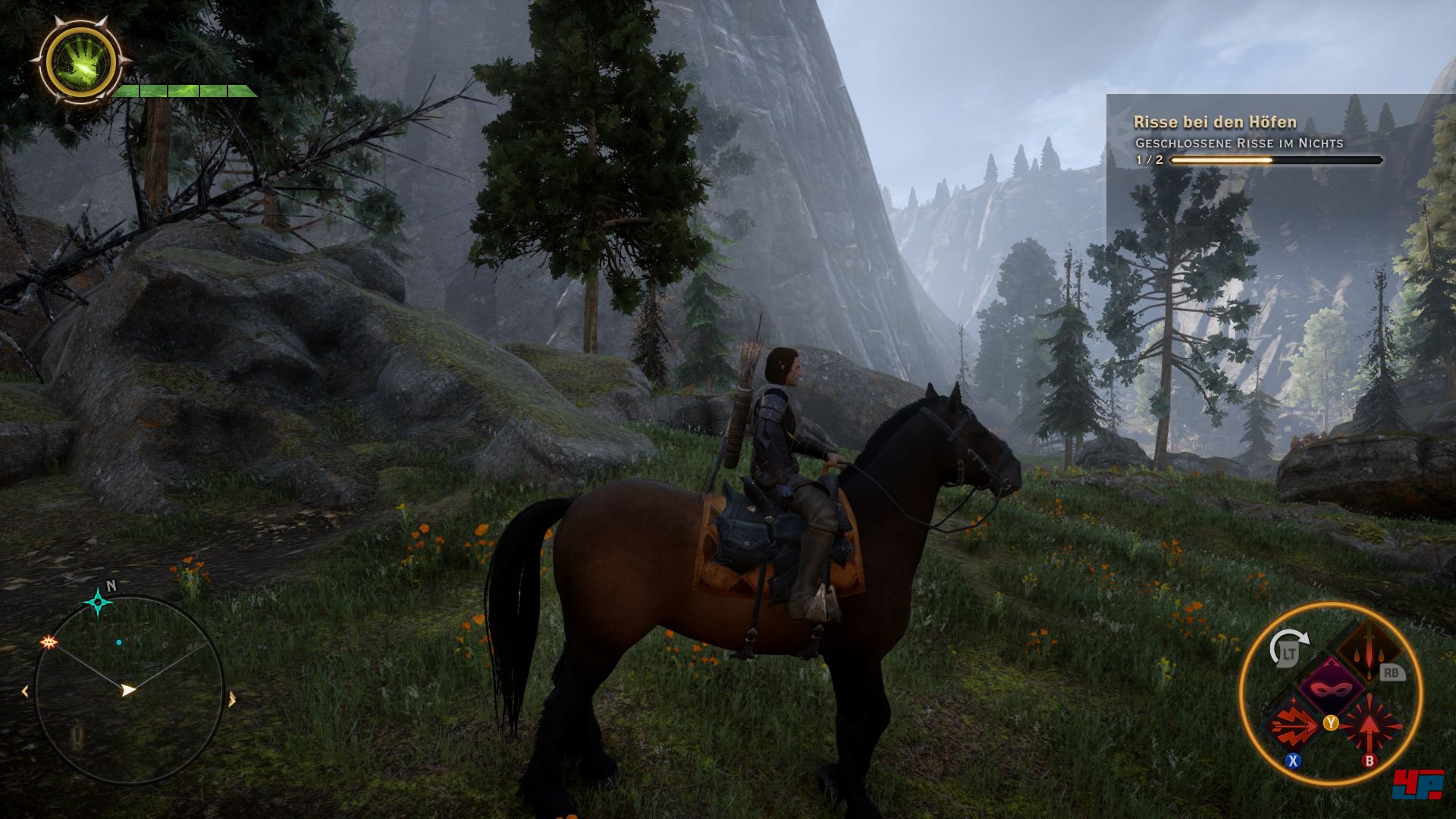The width and height of the screenshot is (1456, 819).
Task: Click the exclamation mark marker on minimap
Action: (77, 734)
